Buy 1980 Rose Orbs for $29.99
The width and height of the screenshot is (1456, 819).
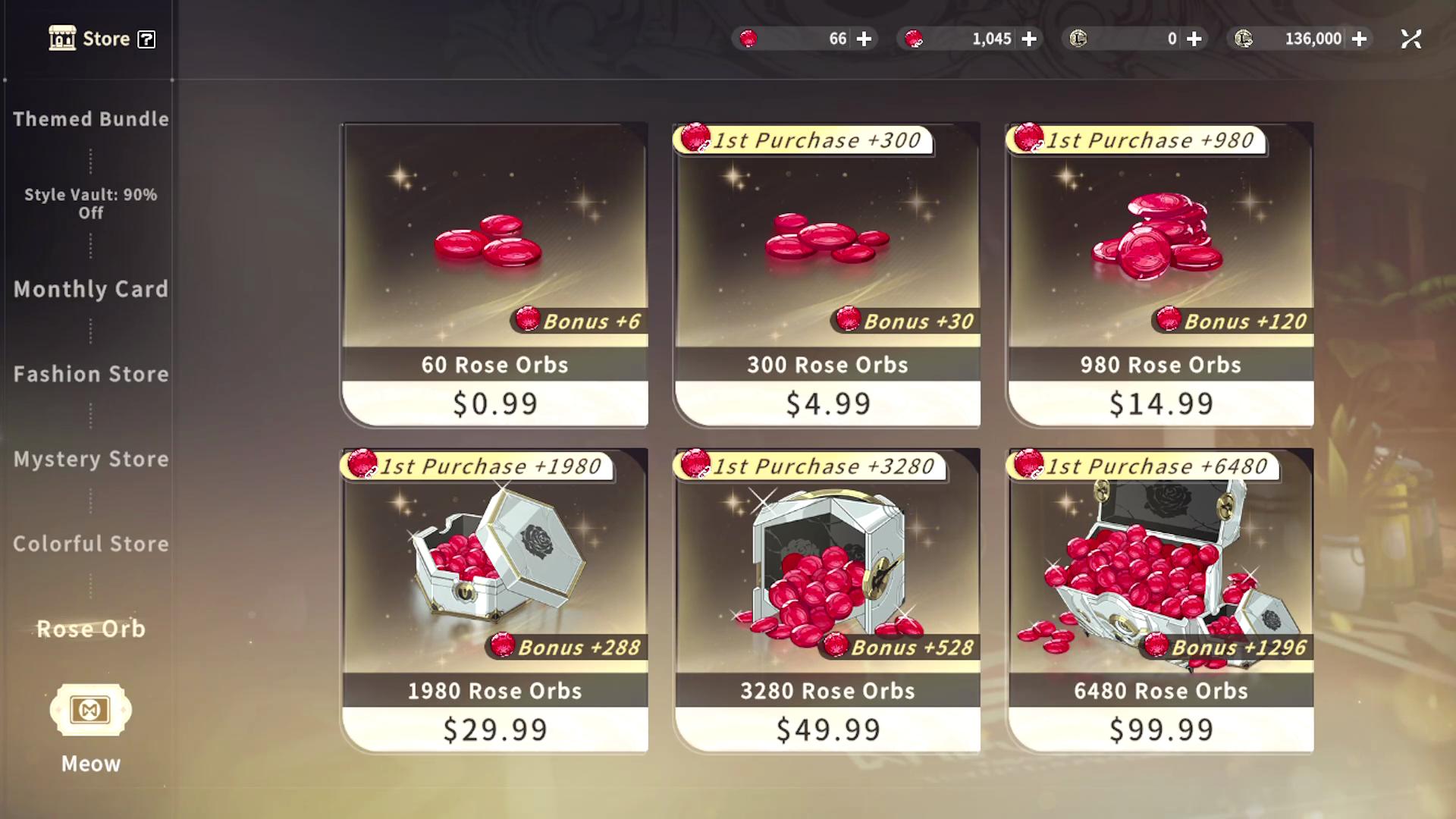tap(494, 601)
